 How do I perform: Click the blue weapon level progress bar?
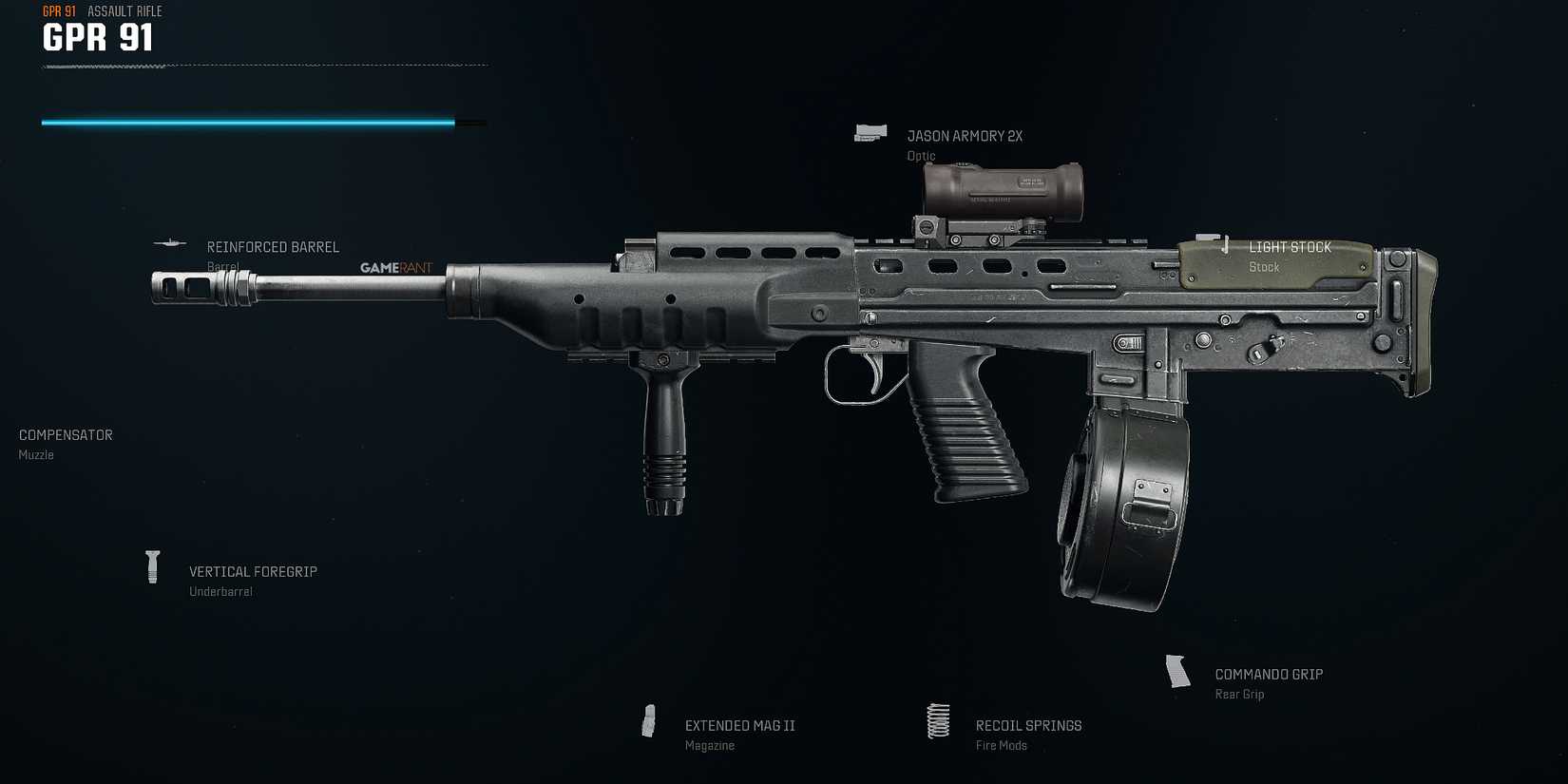pos(247,122)
